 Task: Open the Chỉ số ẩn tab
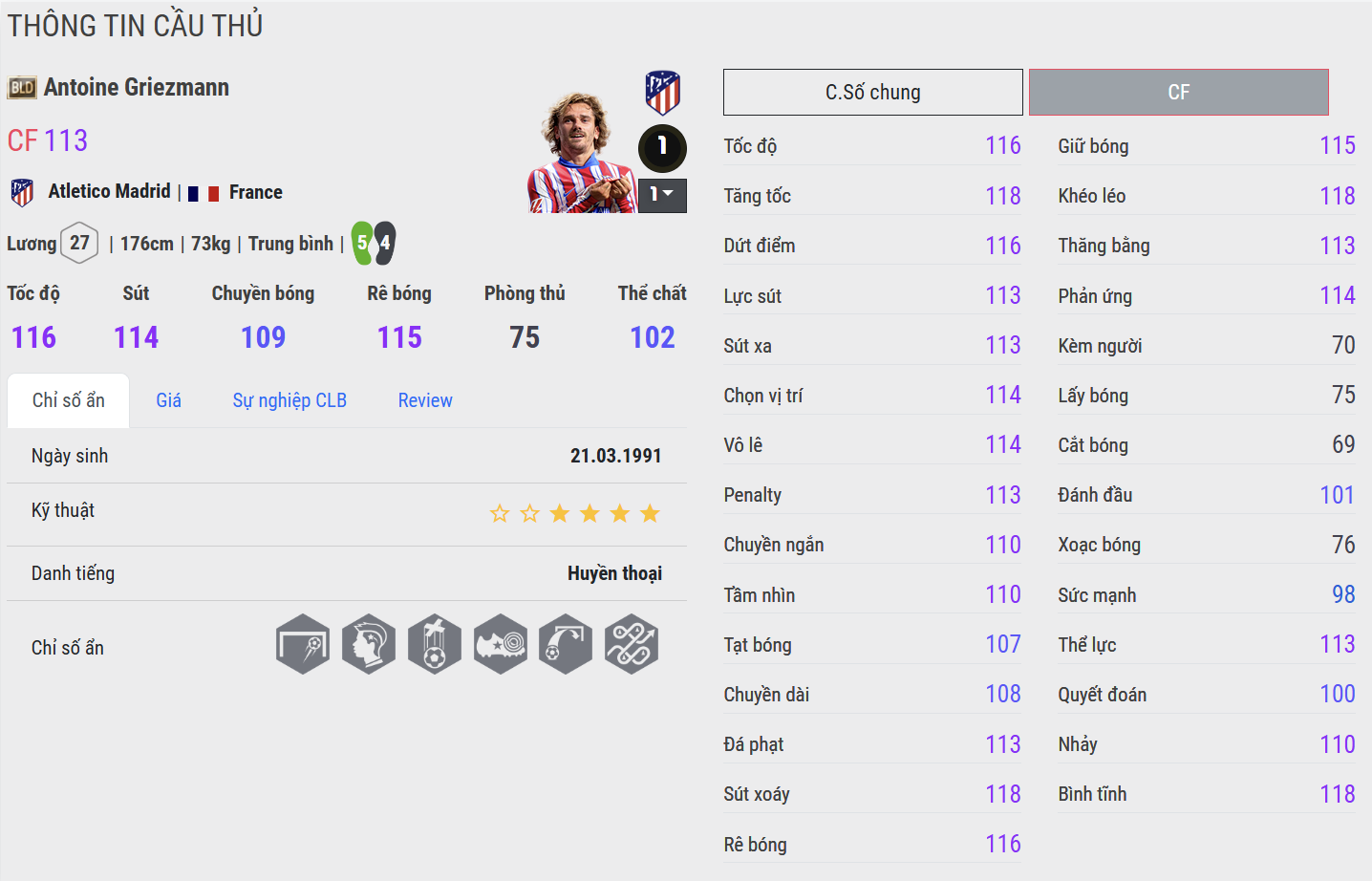pyautogui.click(x=68, y=400)
